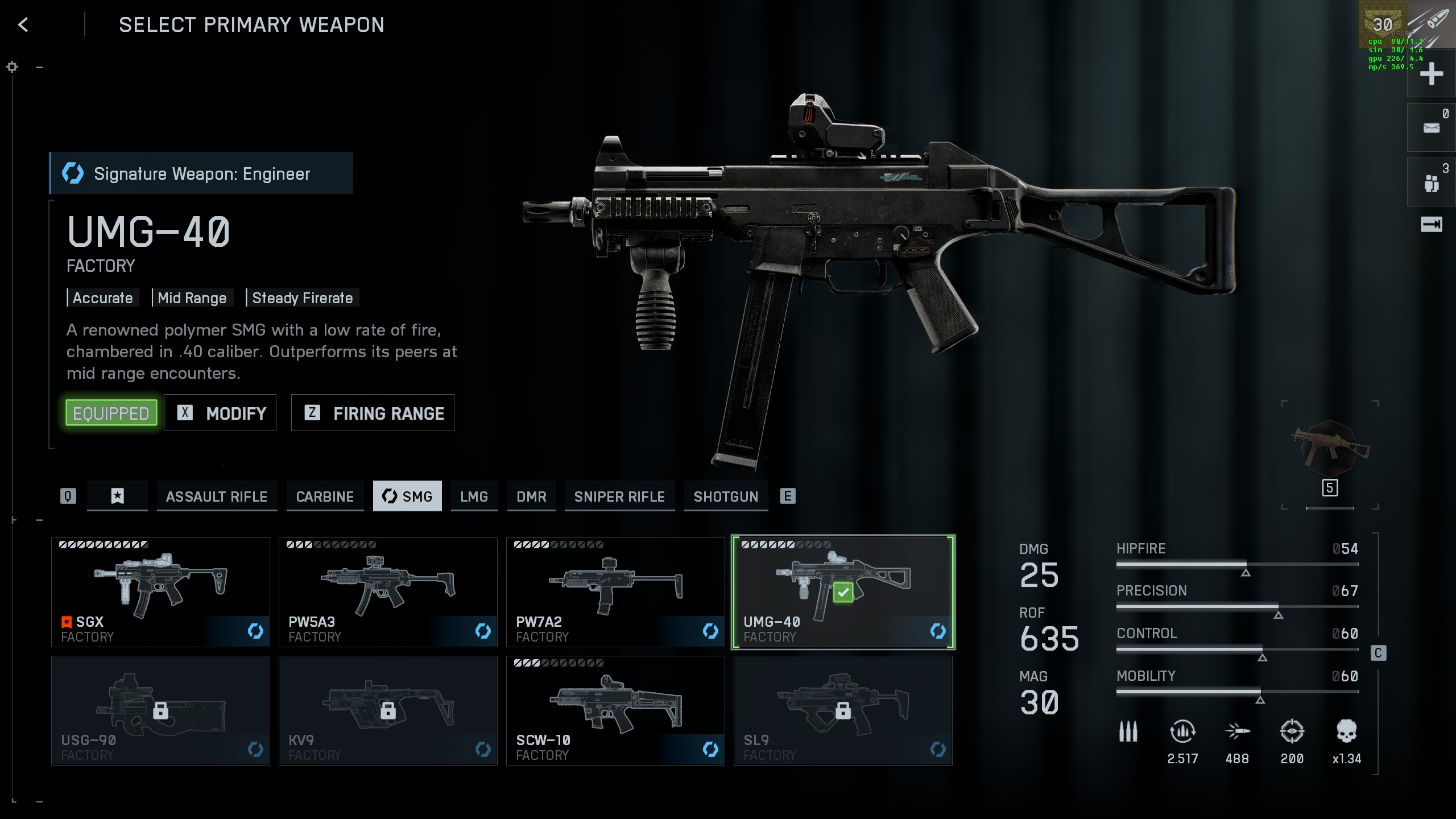Image resolution: width=1456 pixels, height=819 pixels.
Task: Click the locked KV9 weapon tile
Action: pyautogui.click(x=388, y=710)
